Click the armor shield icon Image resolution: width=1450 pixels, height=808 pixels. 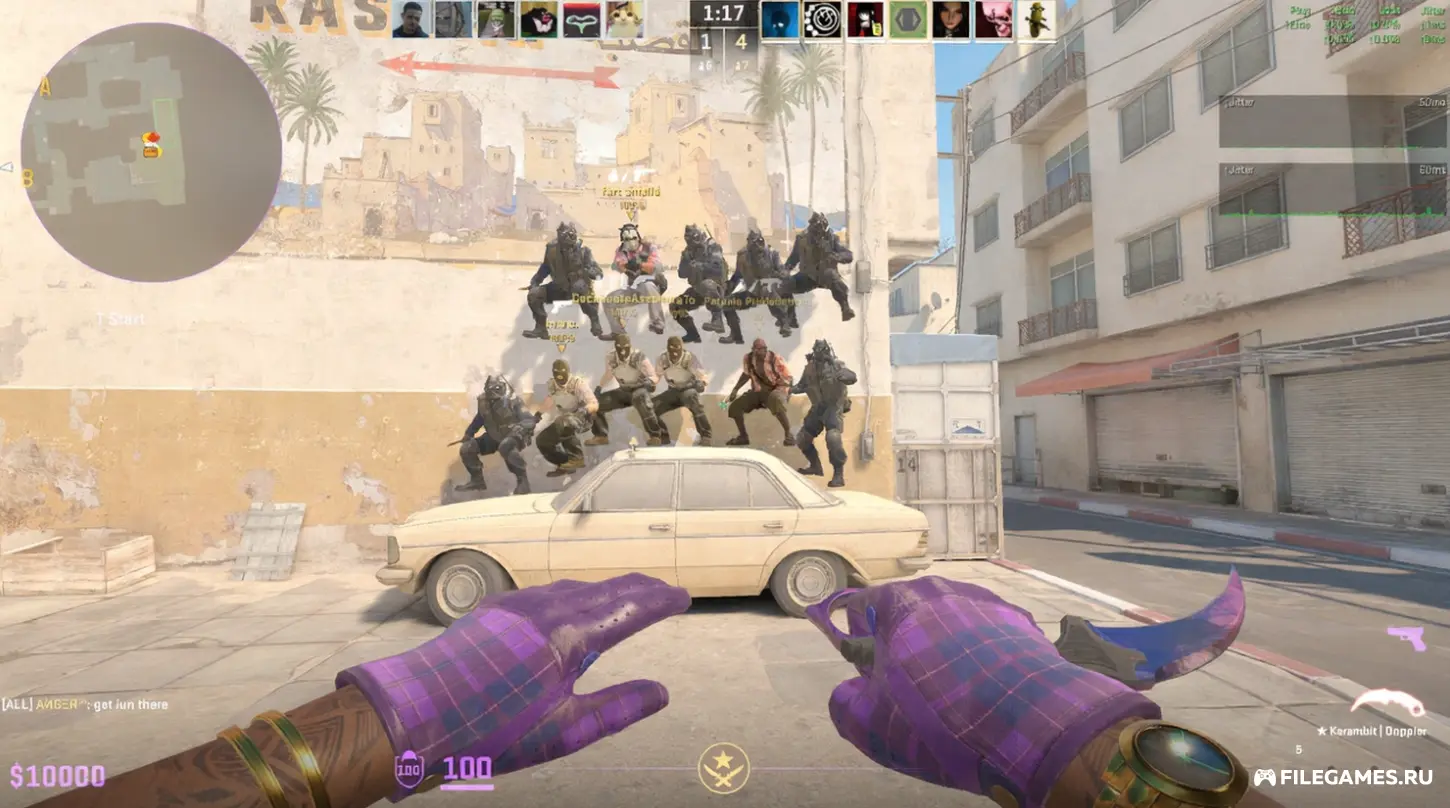tap(409, 769)
